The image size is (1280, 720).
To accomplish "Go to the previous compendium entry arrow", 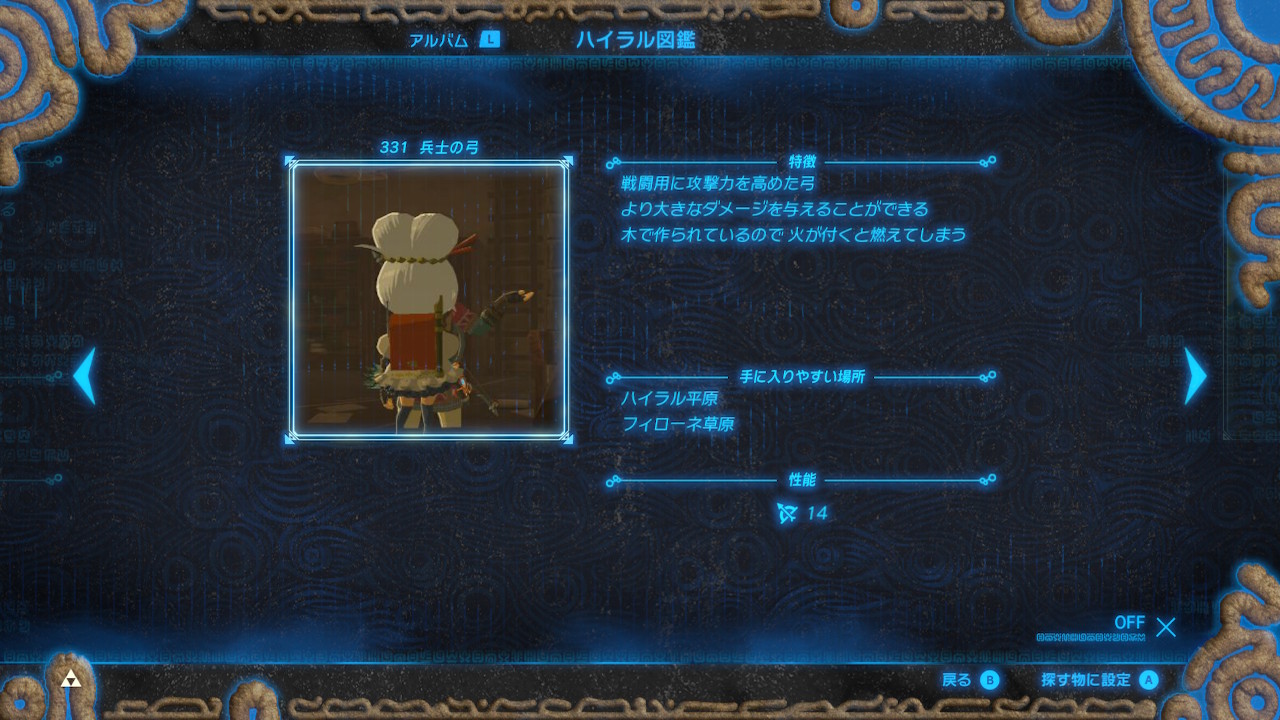I will 85,376.
